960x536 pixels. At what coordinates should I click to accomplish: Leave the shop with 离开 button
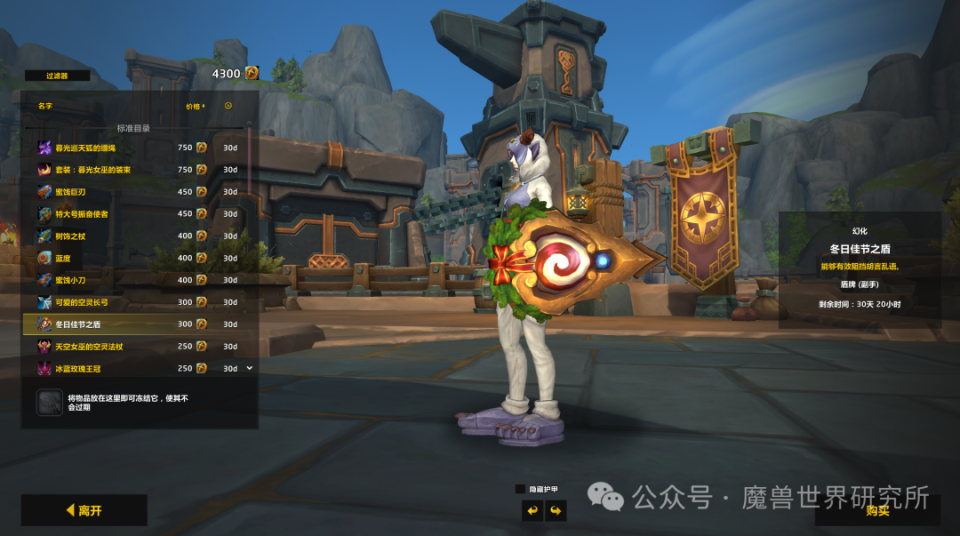click(84, 510)
